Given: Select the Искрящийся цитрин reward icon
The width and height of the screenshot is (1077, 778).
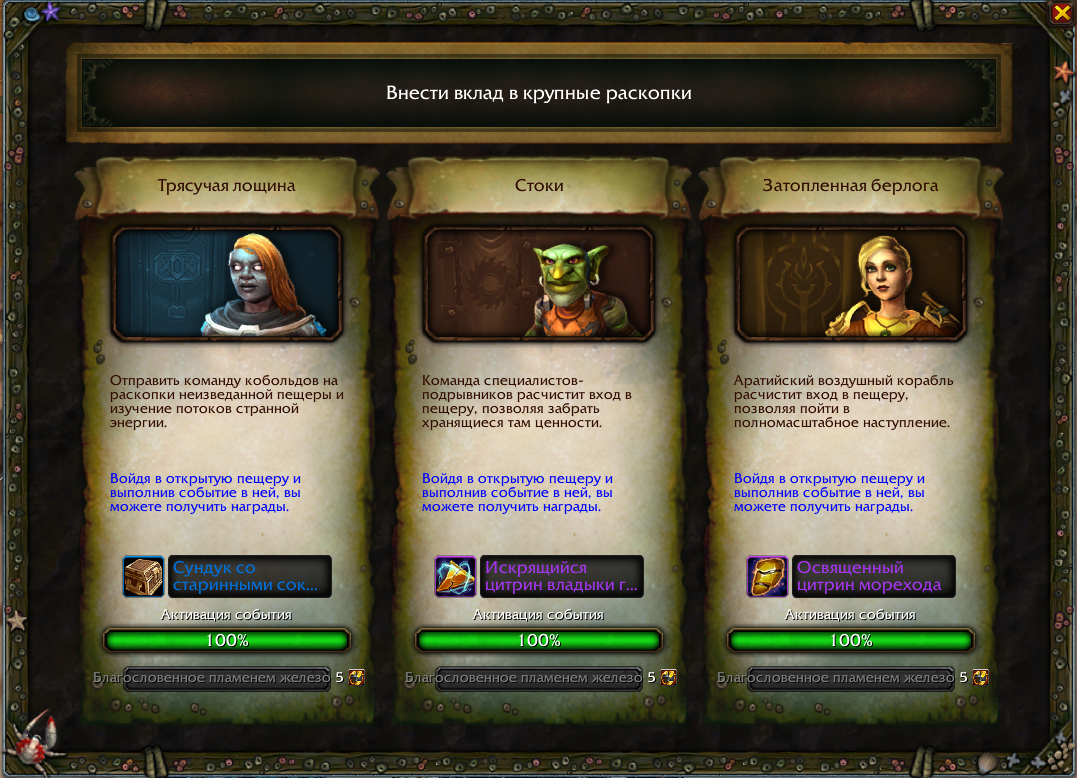Looking at the screenshot, I should point(455,577).
